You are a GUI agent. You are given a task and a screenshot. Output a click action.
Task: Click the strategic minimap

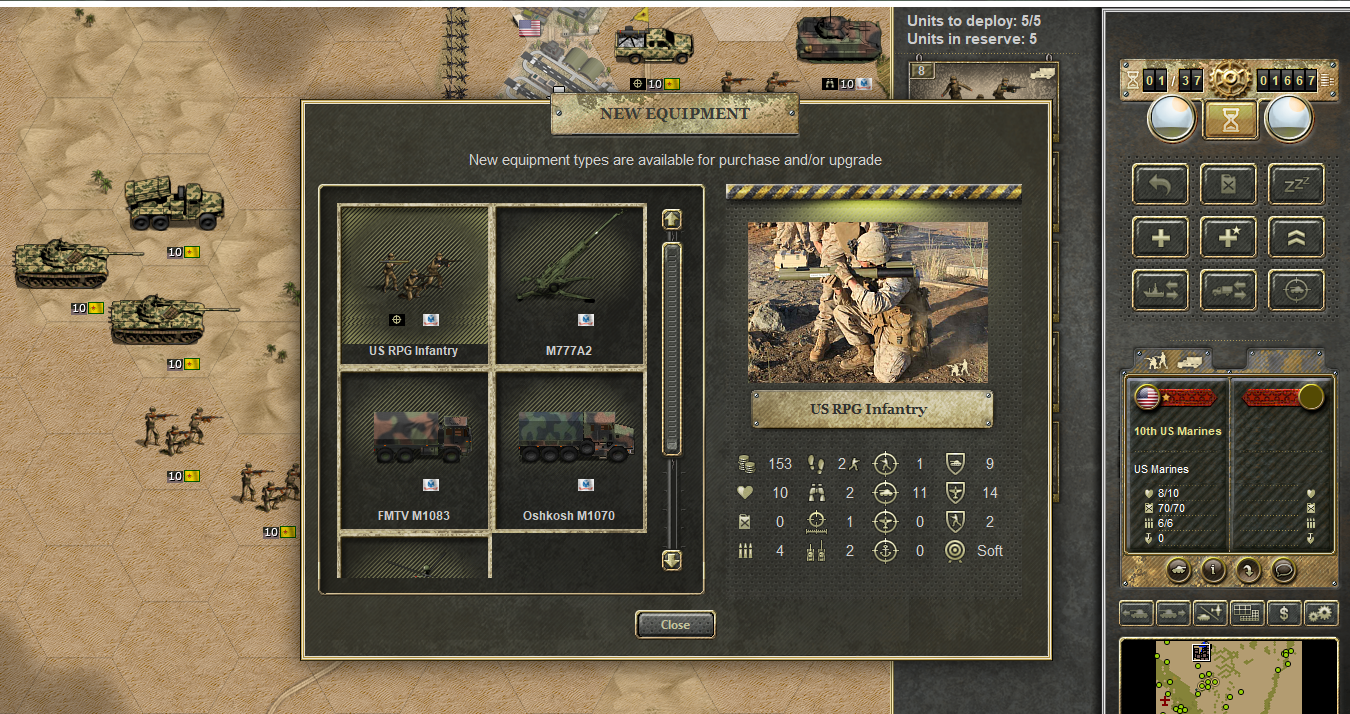1228,676
